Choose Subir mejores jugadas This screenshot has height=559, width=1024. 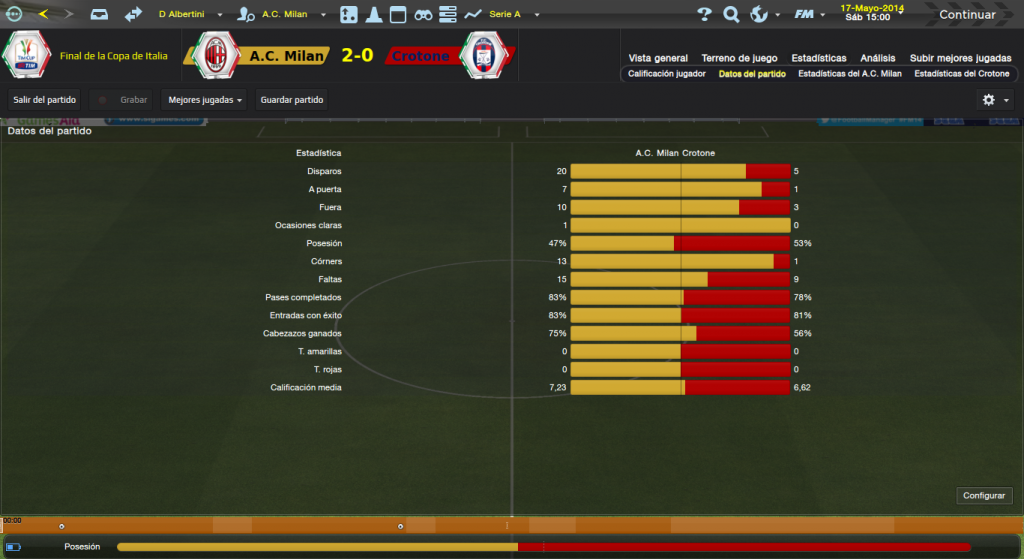960,58
